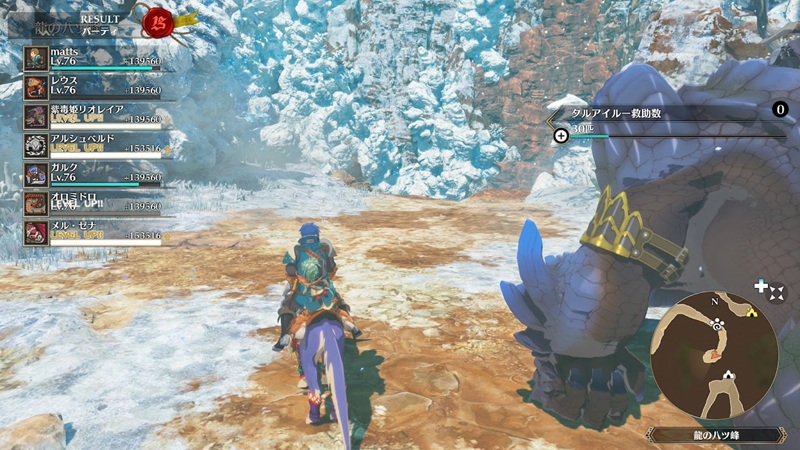This screenshot has height=450, width=800.
Task: Select the レウス party row
Action: (95, 86)
